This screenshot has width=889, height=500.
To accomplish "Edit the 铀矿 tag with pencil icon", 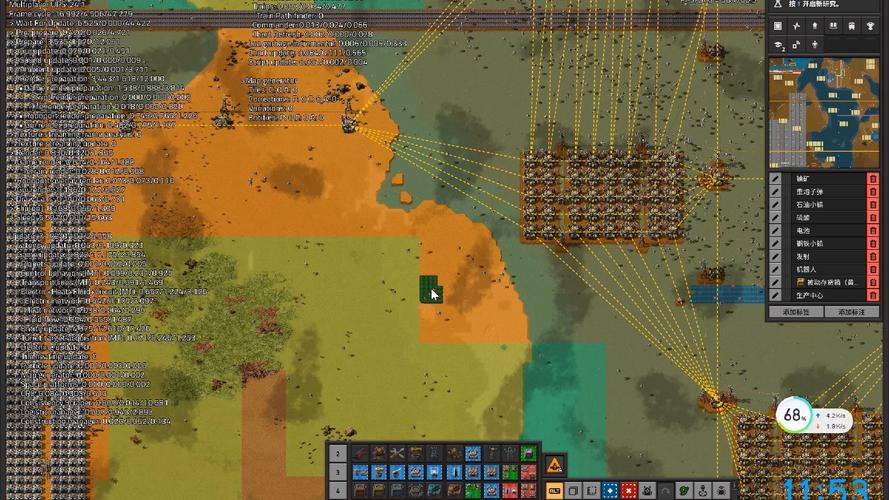I will (775, 178).
